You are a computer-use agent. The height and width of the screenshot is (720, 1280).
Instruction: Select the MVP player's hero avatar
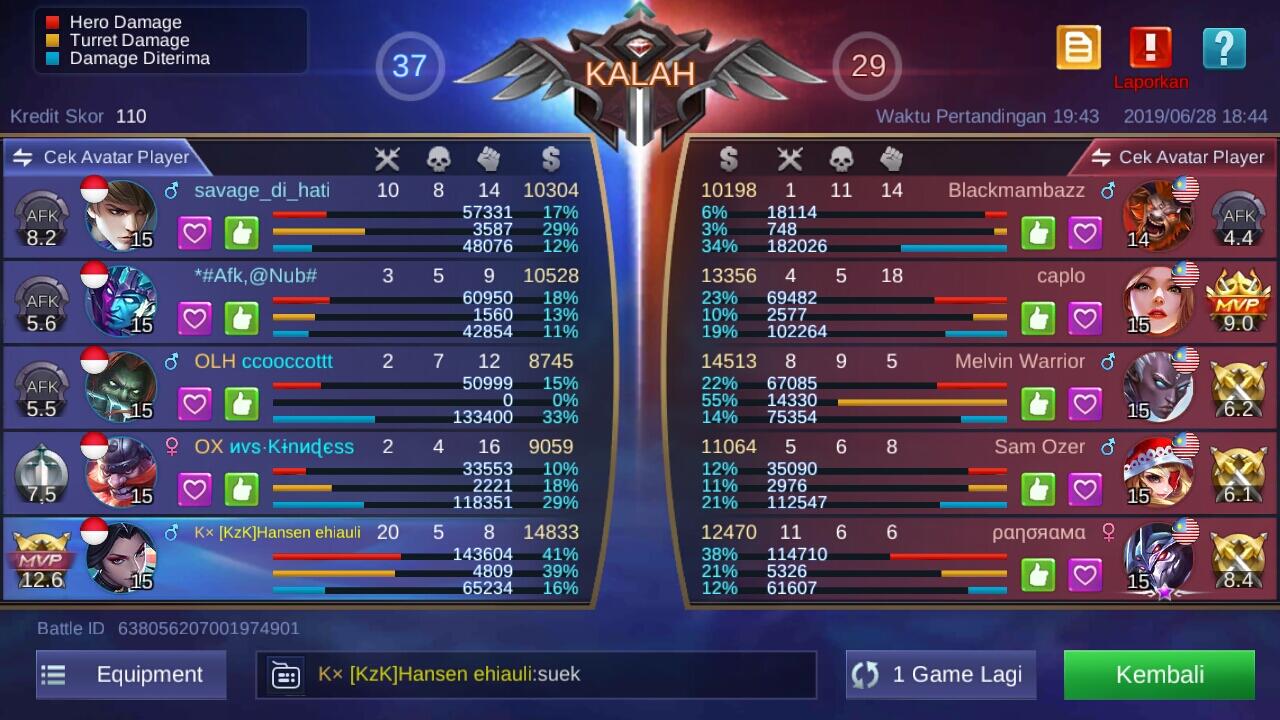(x=120, y=557)
